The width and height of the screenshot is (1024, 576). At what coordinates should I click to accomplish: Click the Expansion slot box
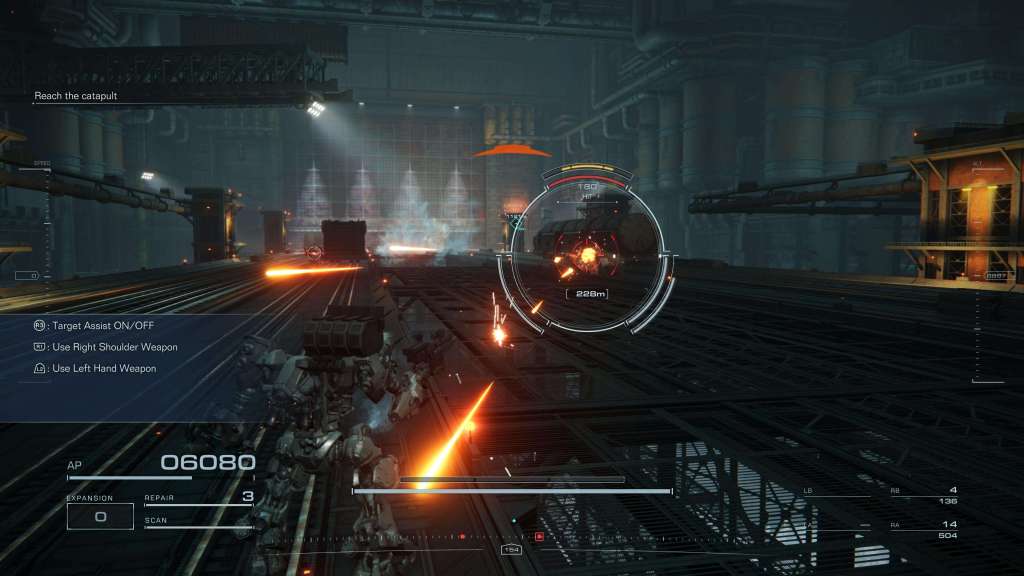100,516
